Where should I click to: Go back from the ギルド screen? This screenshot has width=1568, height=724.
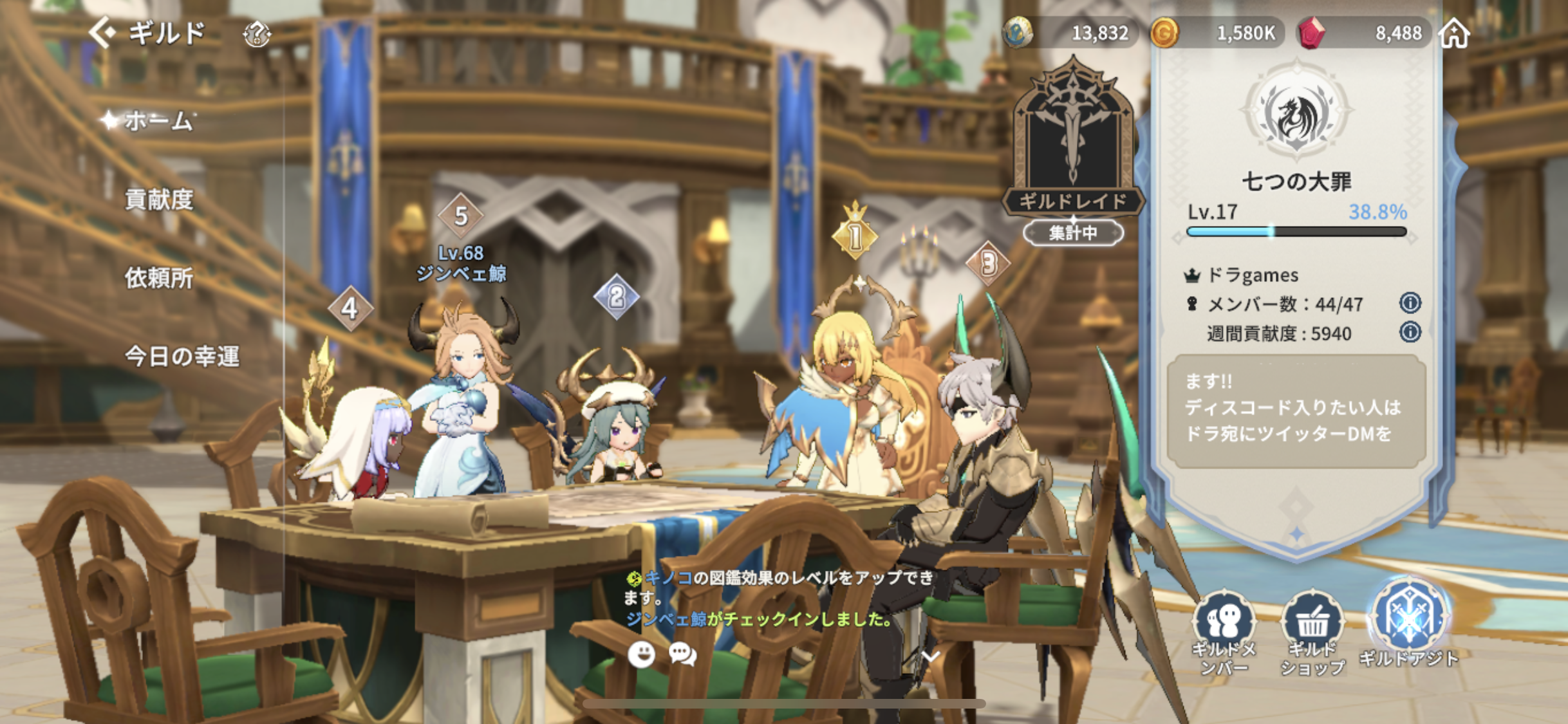[x=104, y=32]
